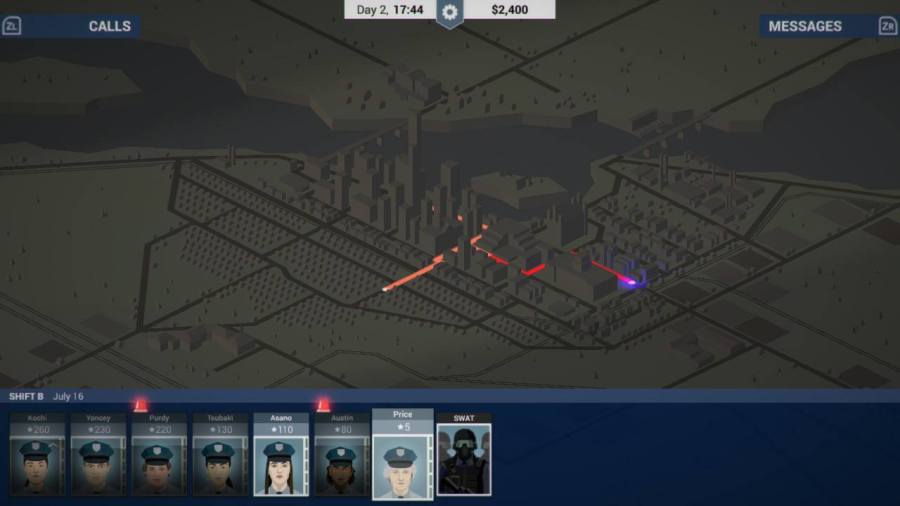
Task: Click the gear settings icon
Action: [x=450, y=13]
